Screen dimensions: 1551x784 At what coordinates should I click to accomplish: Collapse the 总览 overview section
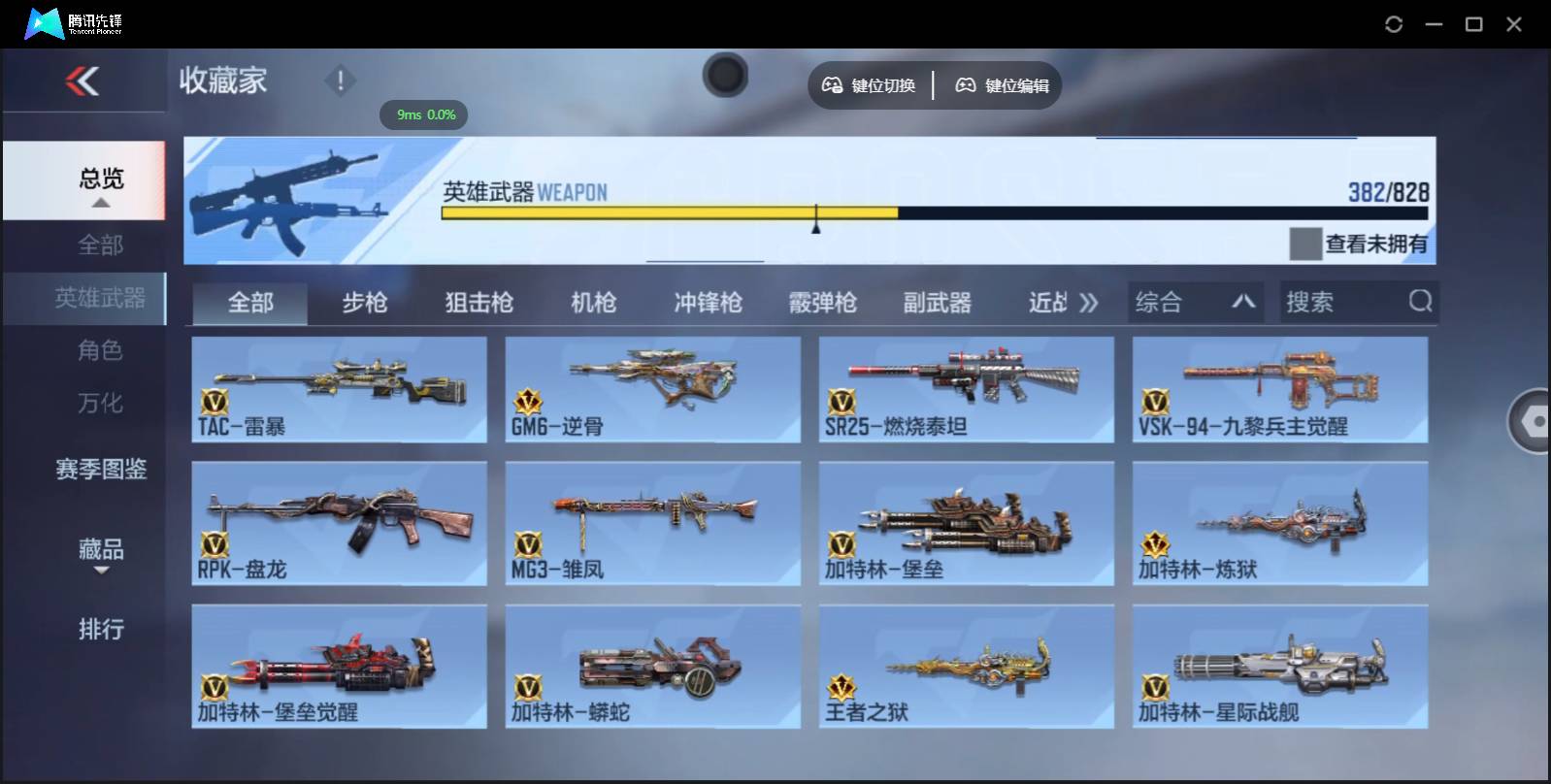pyautogui.click(x=101, y=203)
